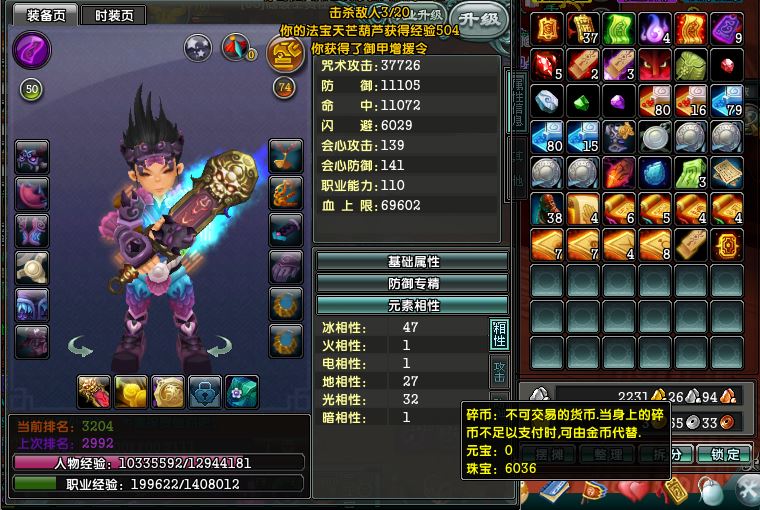Select the green gem inventory slot
This screenshot has height=510, width=760.
pos(581,101)
